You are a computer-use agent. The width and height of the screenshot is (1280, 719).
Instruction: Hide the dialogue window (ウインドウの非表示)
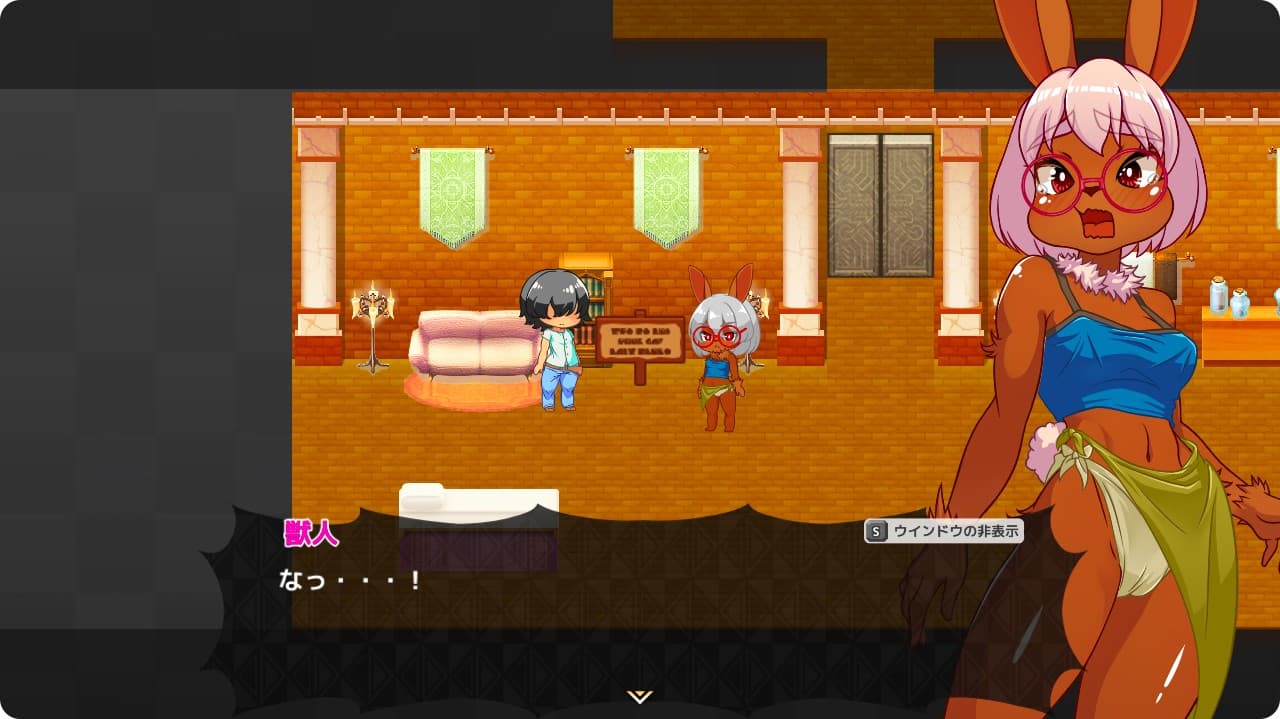[x=943, y=531]
